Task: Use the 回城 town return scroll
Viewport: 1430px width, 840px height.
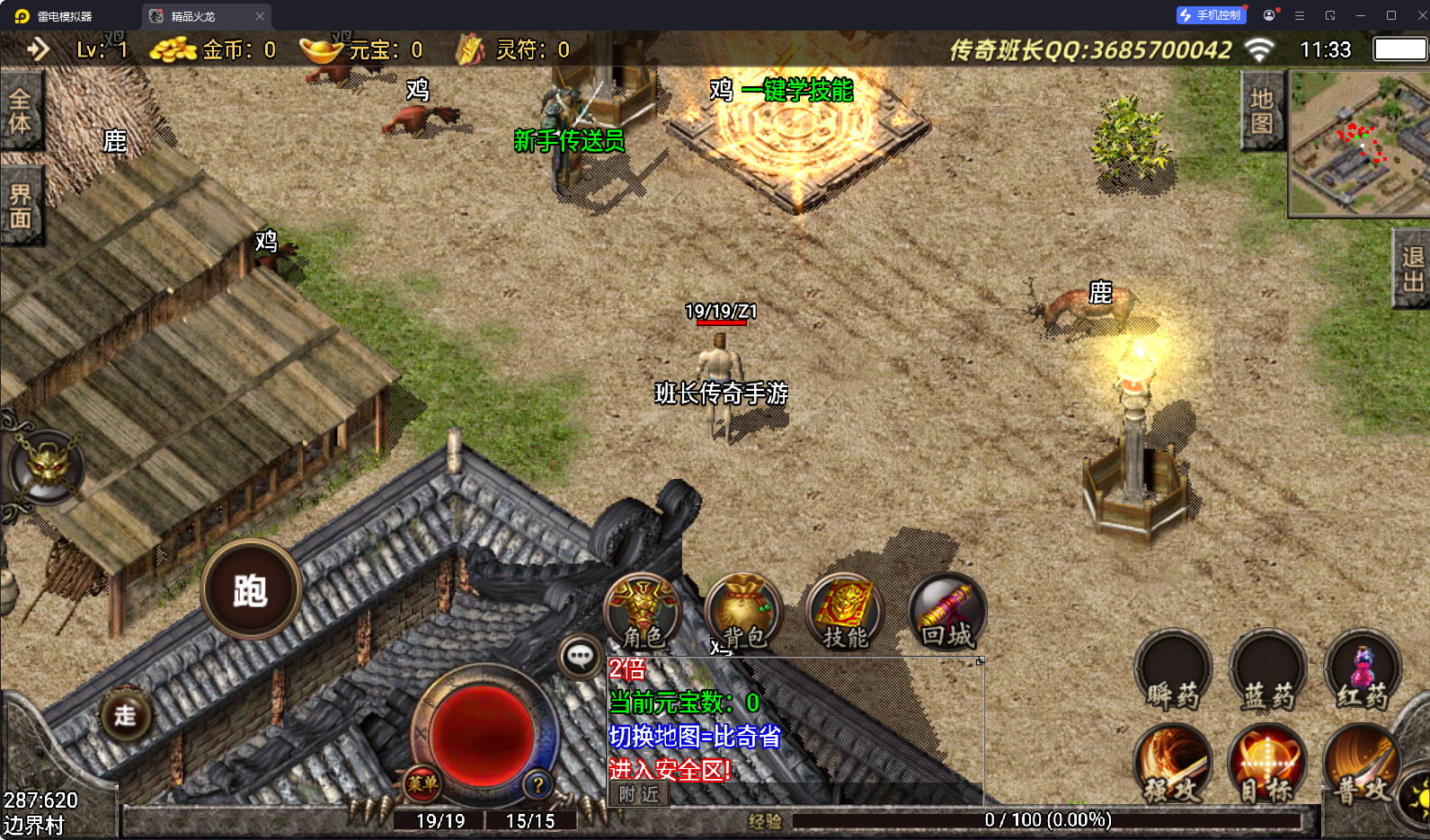Action: coord(947,611)
